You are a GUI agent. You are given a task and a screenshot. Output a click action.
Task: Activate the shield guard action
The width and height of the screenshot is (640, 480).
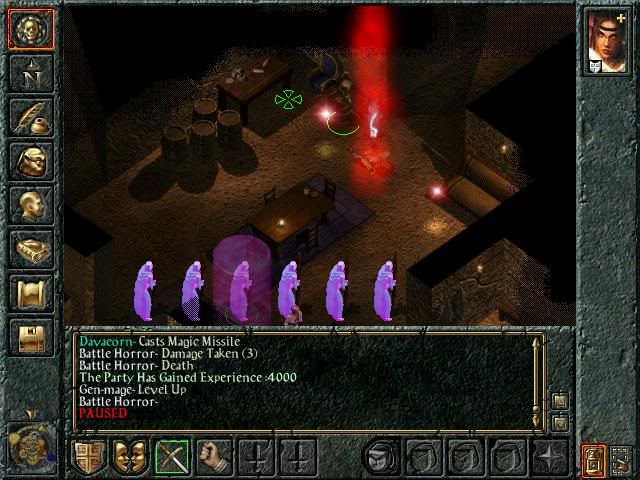coord(89,457)
